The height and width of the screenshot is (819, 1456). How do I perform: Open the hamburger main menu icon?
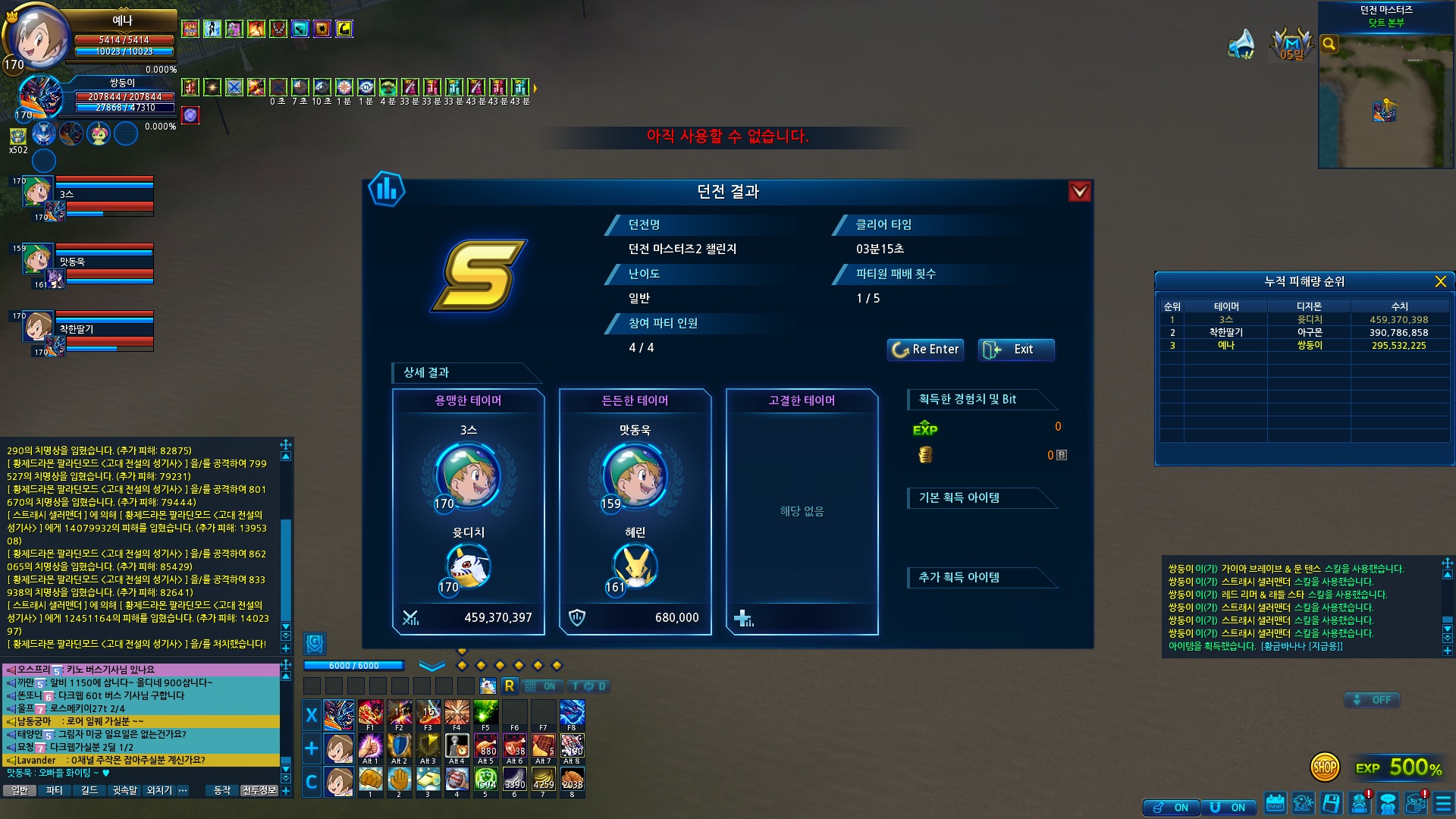[1443, 804]
